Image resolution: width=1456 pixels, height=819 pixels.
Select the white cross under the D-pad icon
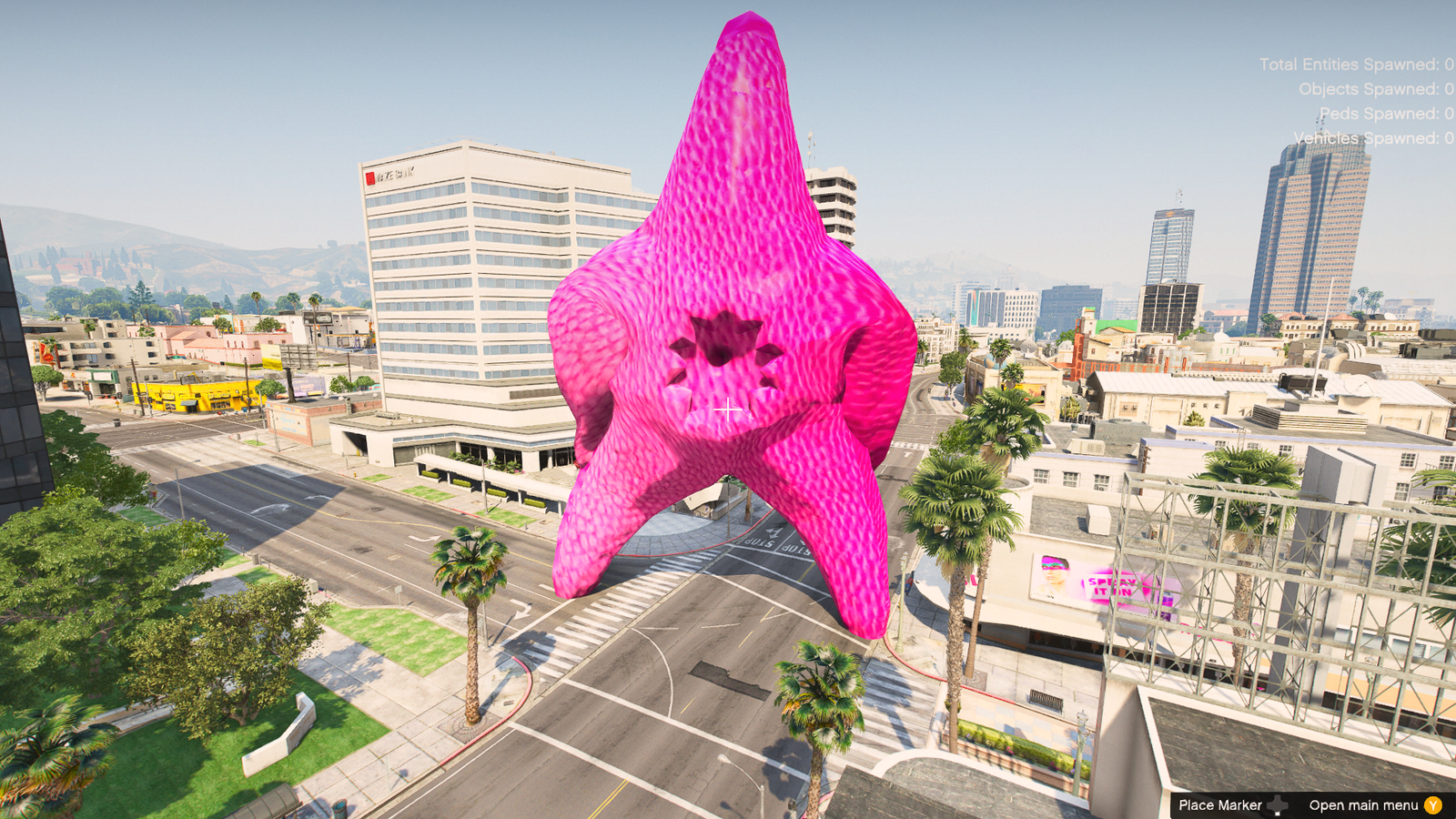point(1277,813)
